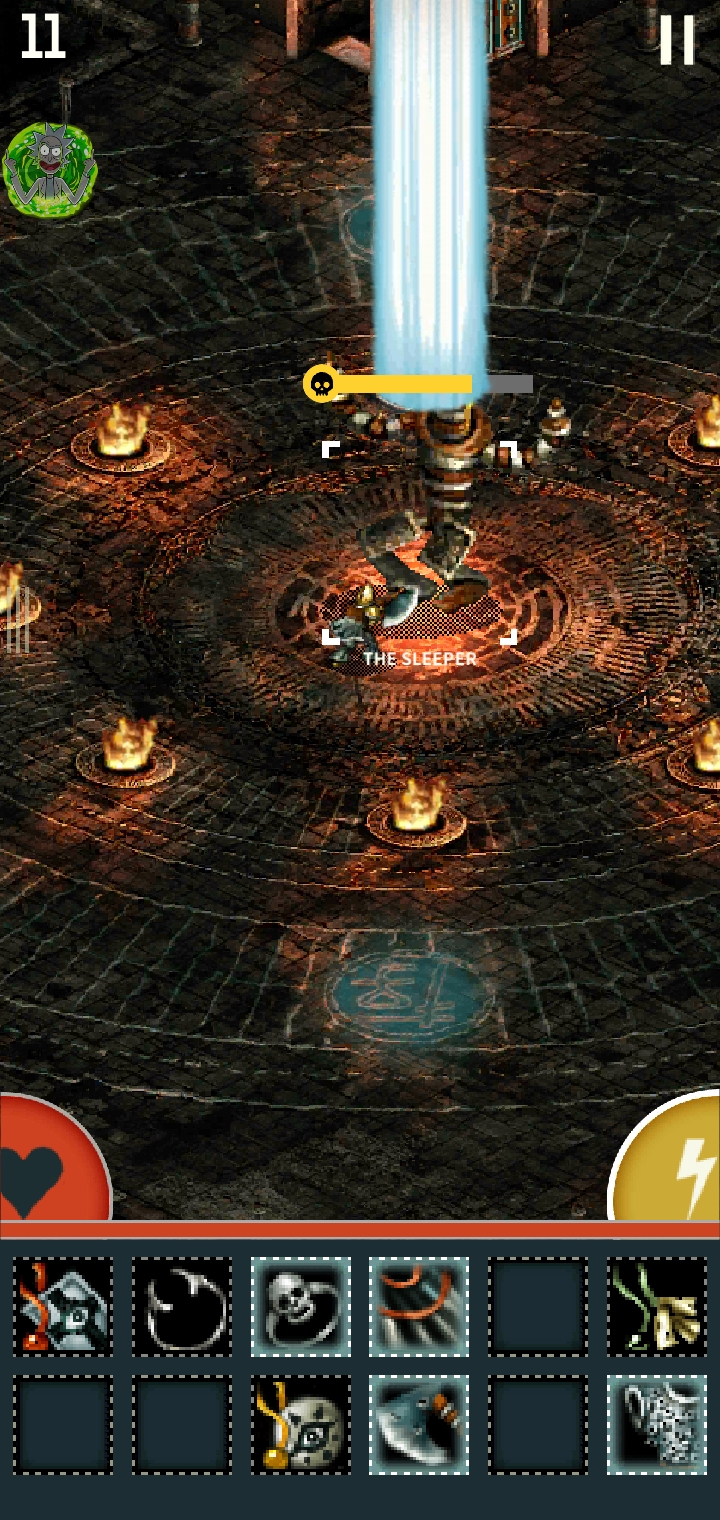Choose the axe blade item slot
The width and height of the screenshot is (720, 1520).
[419, 1425]
